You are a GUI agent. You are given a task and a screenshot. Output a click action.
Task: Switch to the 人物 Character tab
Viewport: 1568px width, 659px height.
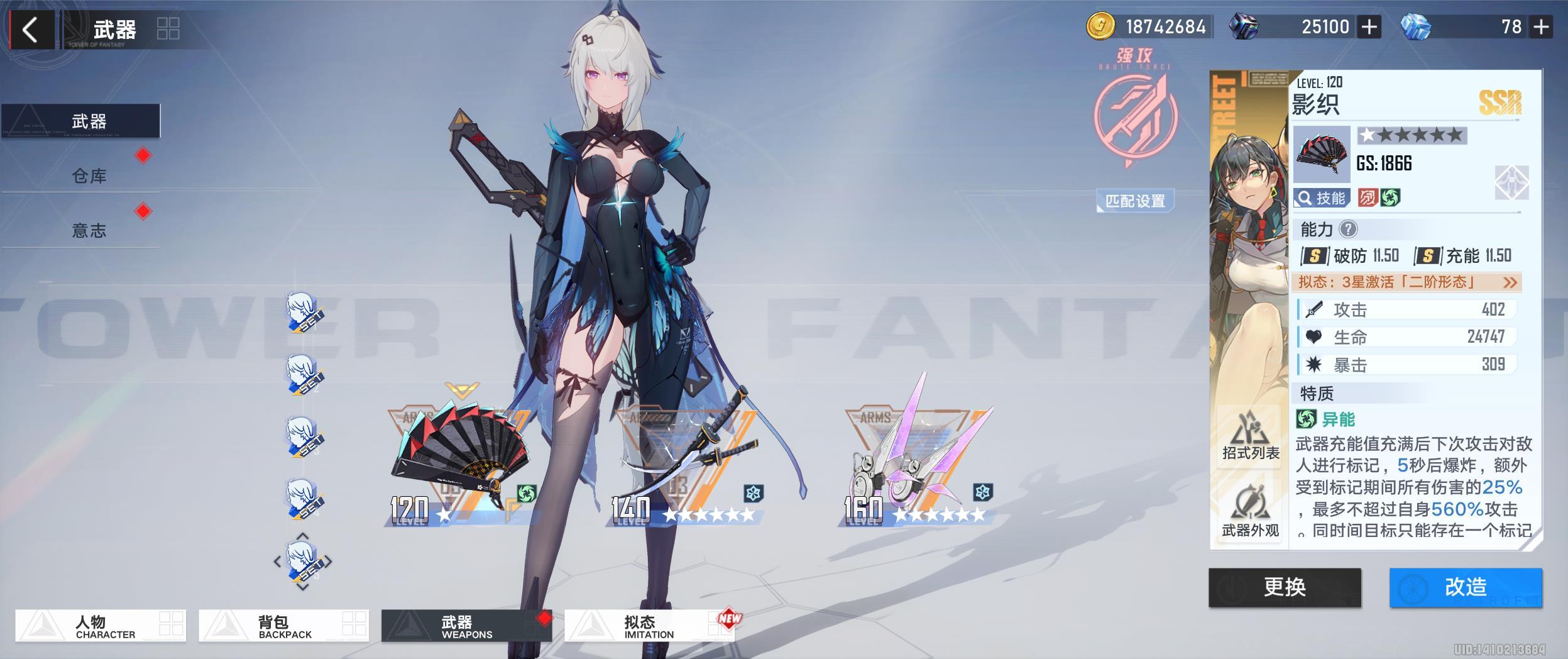101,626
